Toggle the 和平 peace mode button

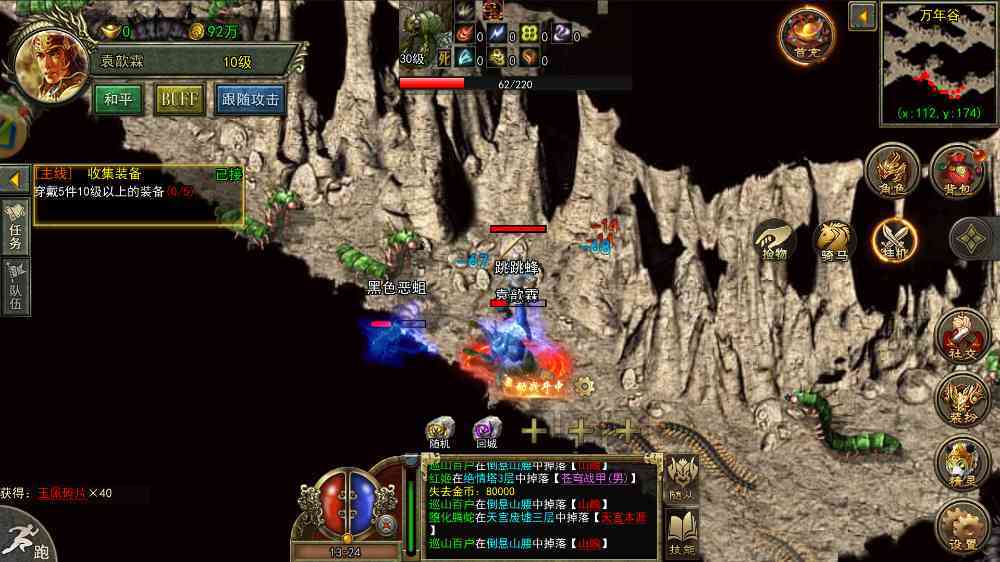click(119, 100)
